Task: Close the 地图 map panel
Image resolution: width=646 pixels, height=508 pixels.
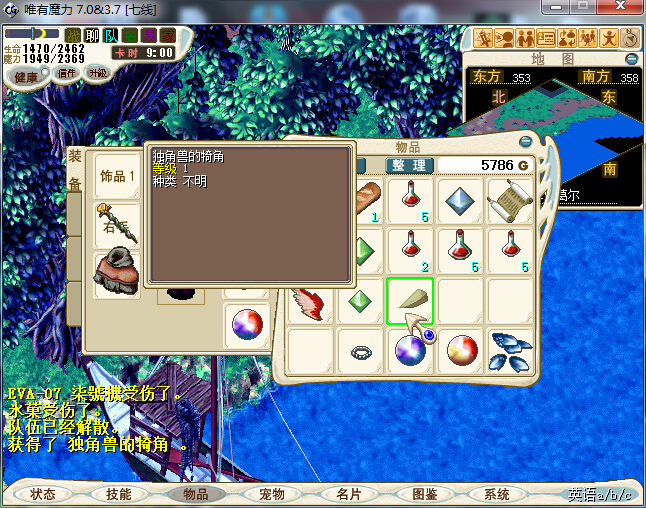Action: tap(630, 59)
